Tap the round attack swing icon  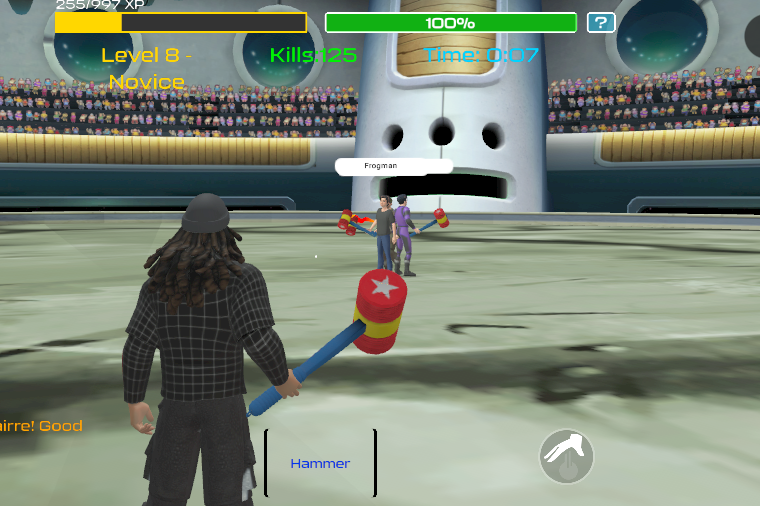coord(567,457)
